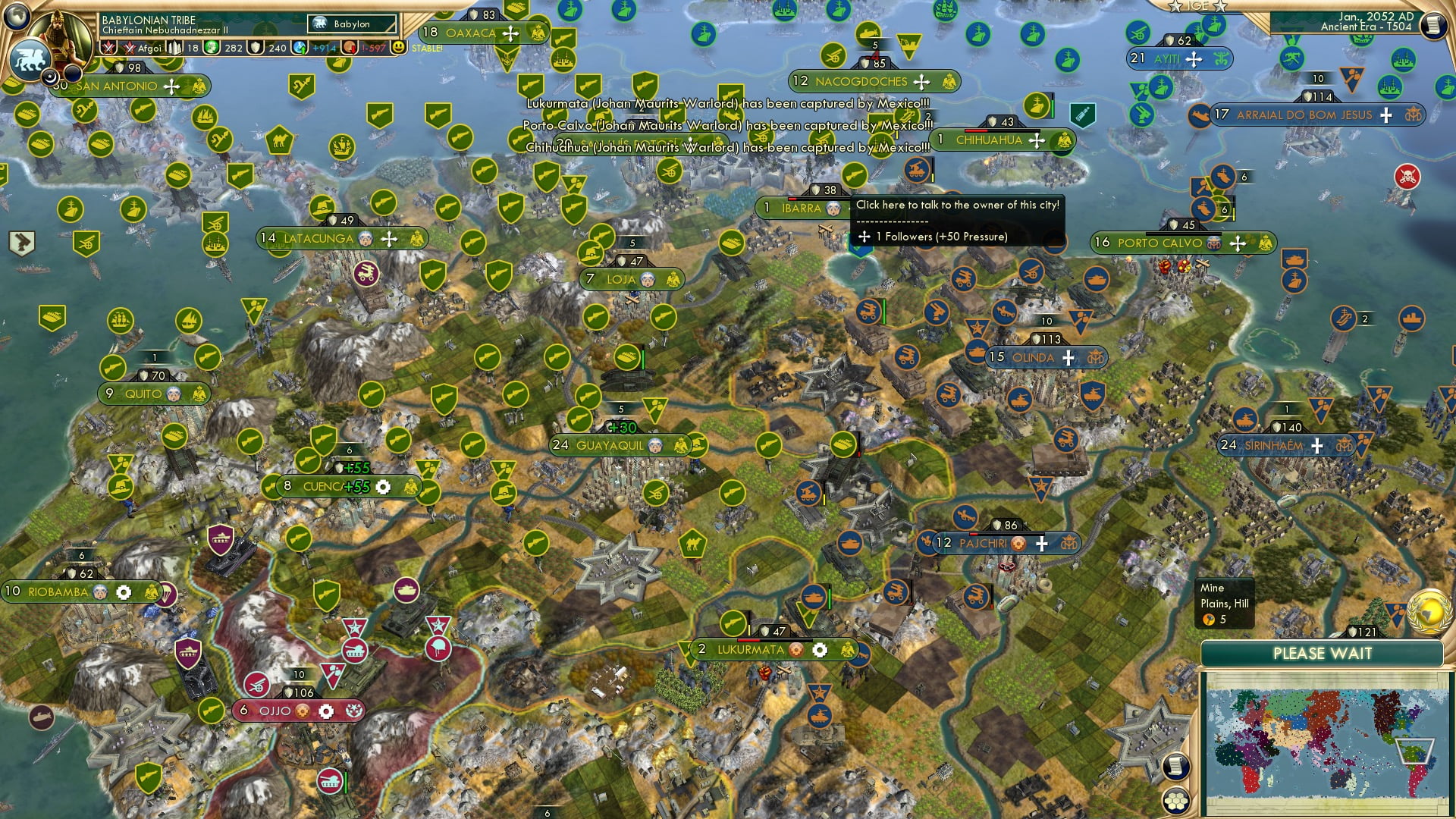This screenshot has width=1456, height=819.
Task: Click the globe icon in top-left corner
Action: [x=16, y=17]
